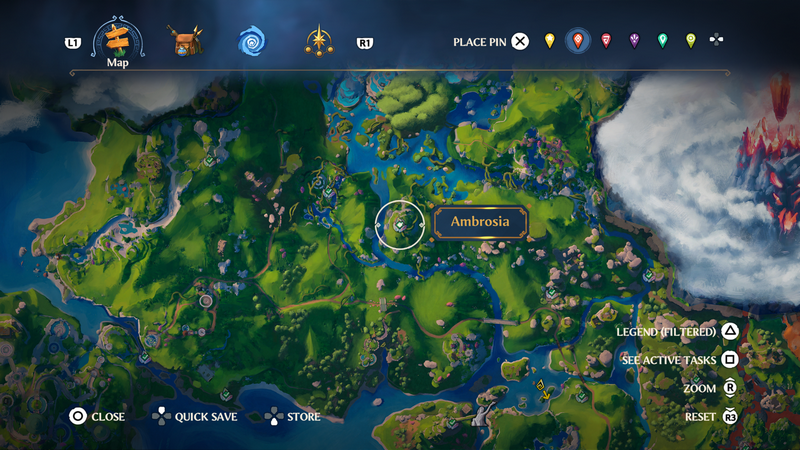
Task: Click the Ambrosia location label
Action: 480,222
